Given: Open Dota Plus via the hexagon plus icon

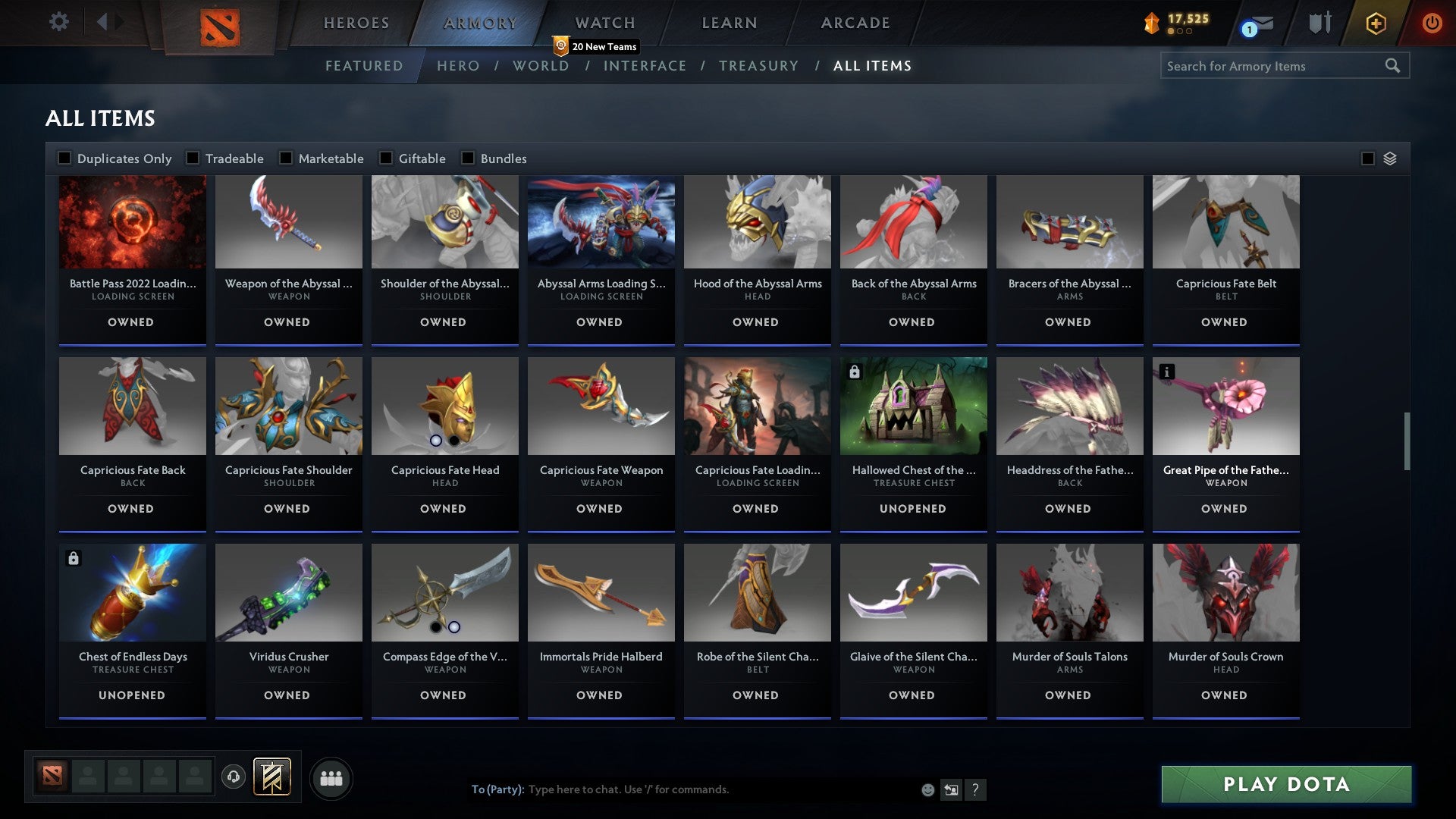Looking at the screenshot, I should click(x=1375, y=23).
